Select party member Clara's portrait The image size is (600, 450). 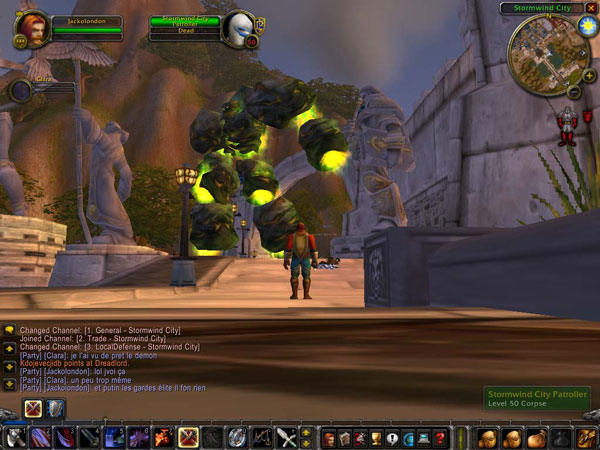tap(21, 91)
